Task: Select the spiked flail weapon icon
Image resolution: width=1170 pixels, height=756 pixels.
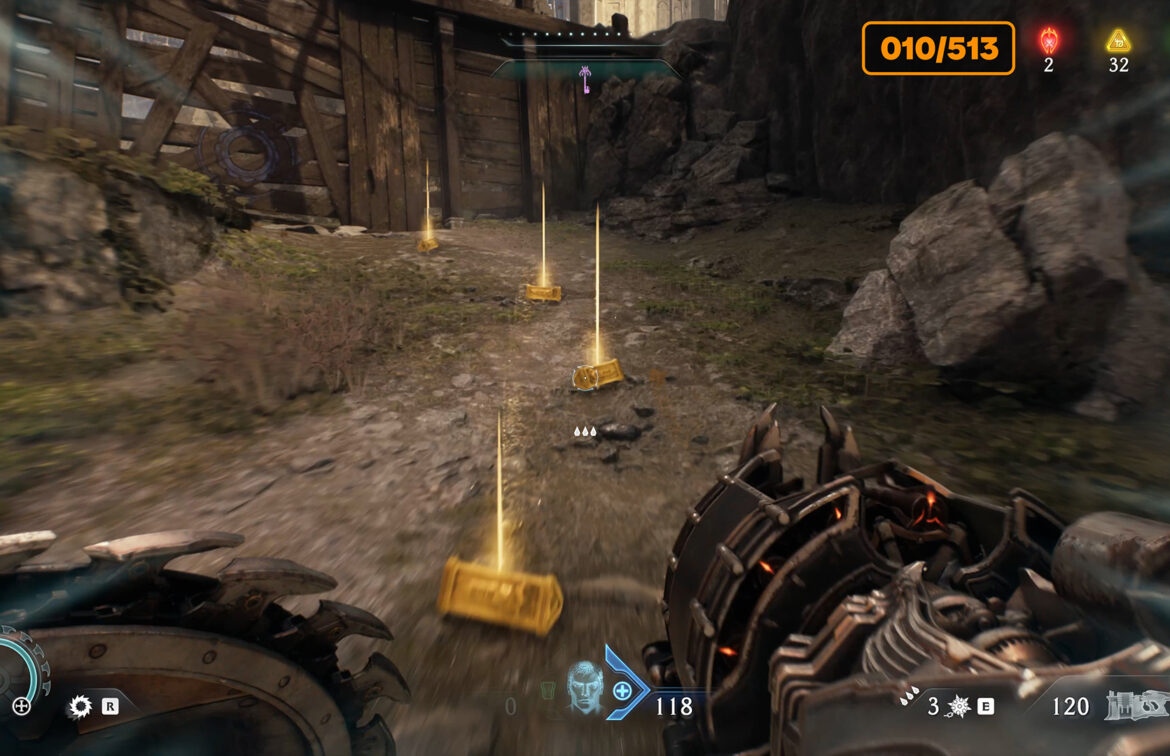Action: pyautogui.click(x=958, y=707)
